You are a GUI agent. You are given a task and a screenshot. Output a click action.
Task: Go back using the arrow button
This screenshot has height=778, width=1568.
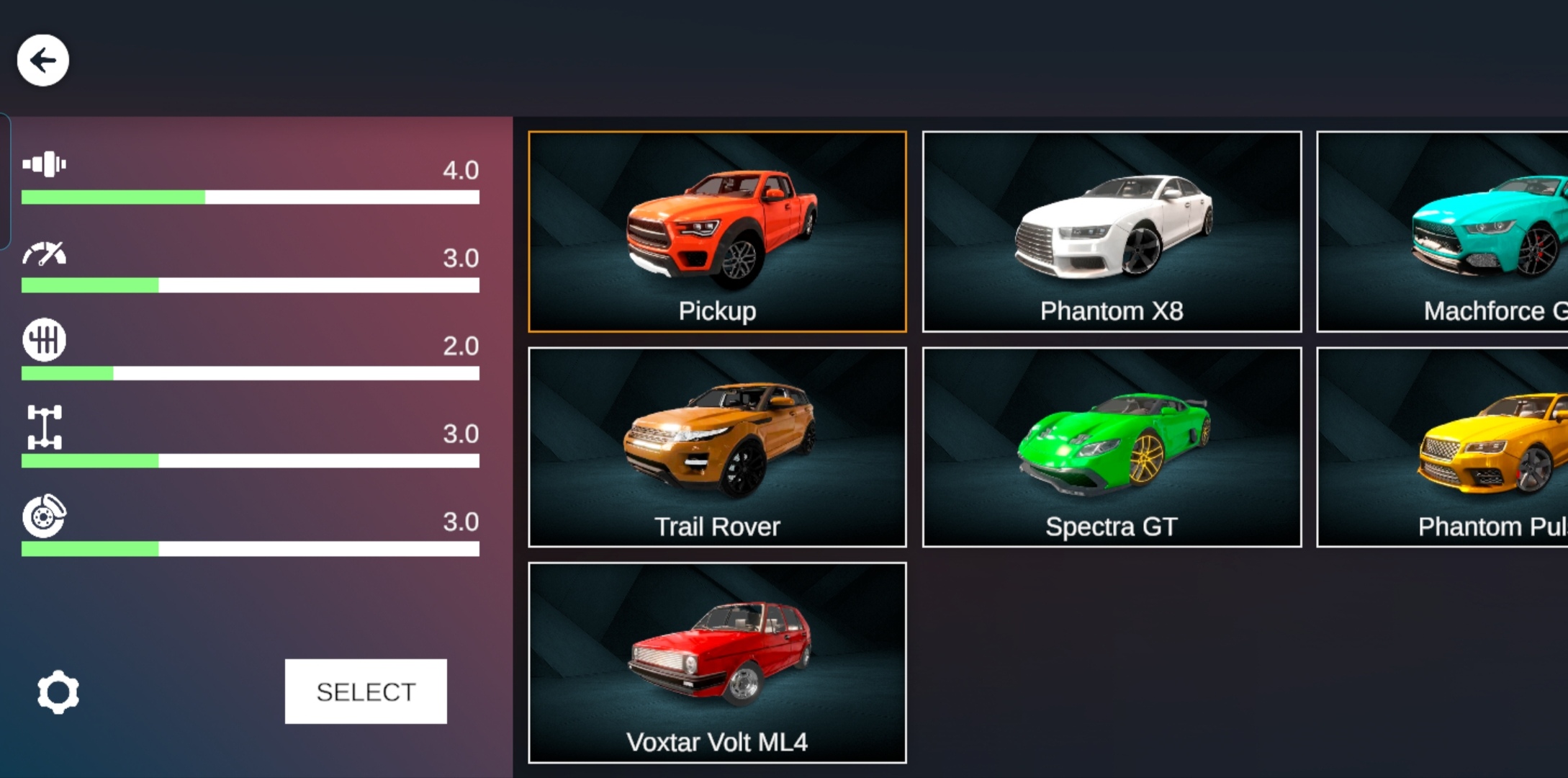pyautogui.click(x=43, y=61)
